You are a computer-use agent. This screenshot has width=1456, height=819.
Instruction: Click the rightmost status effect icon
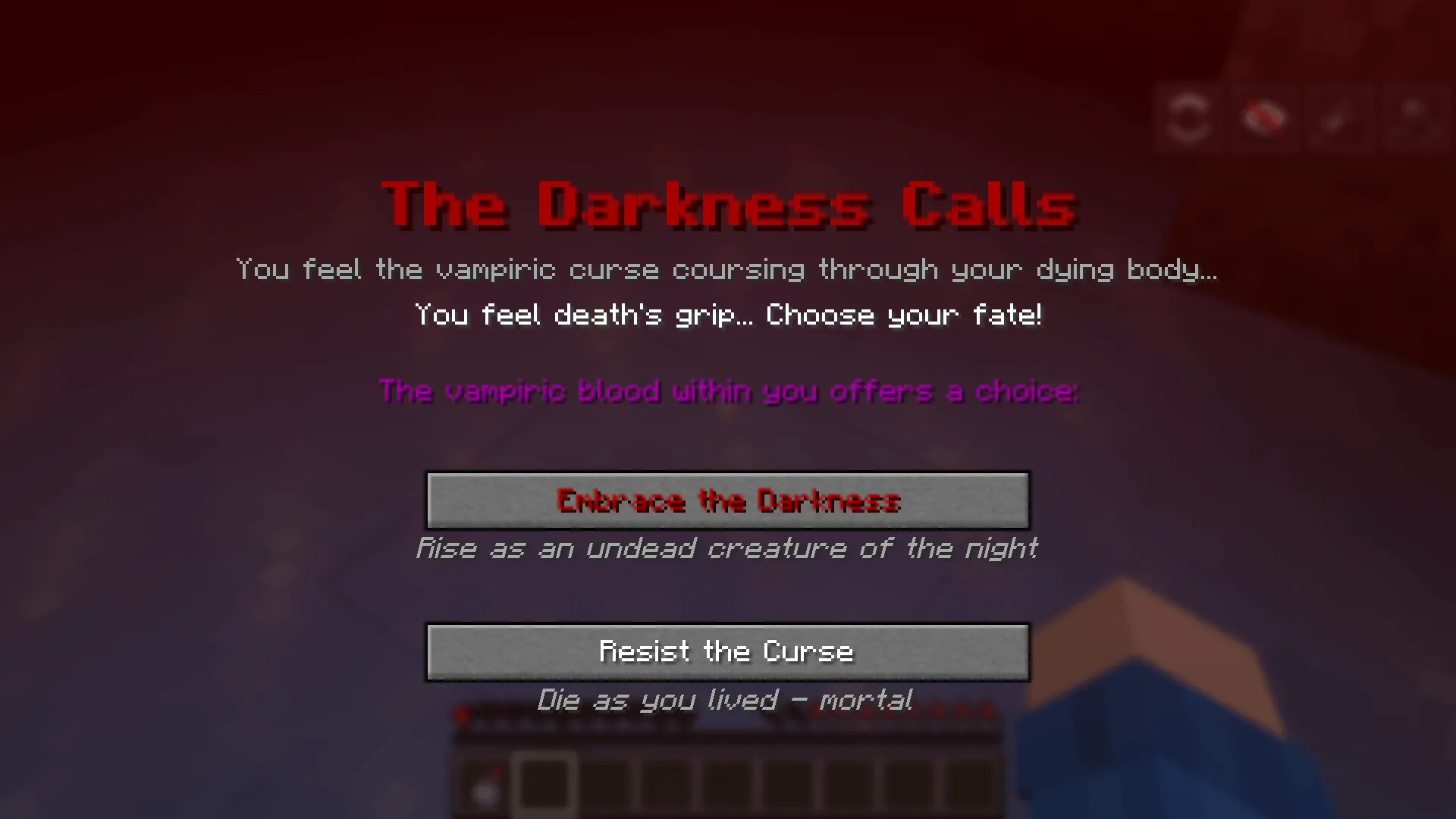(x=1409, y=116)
